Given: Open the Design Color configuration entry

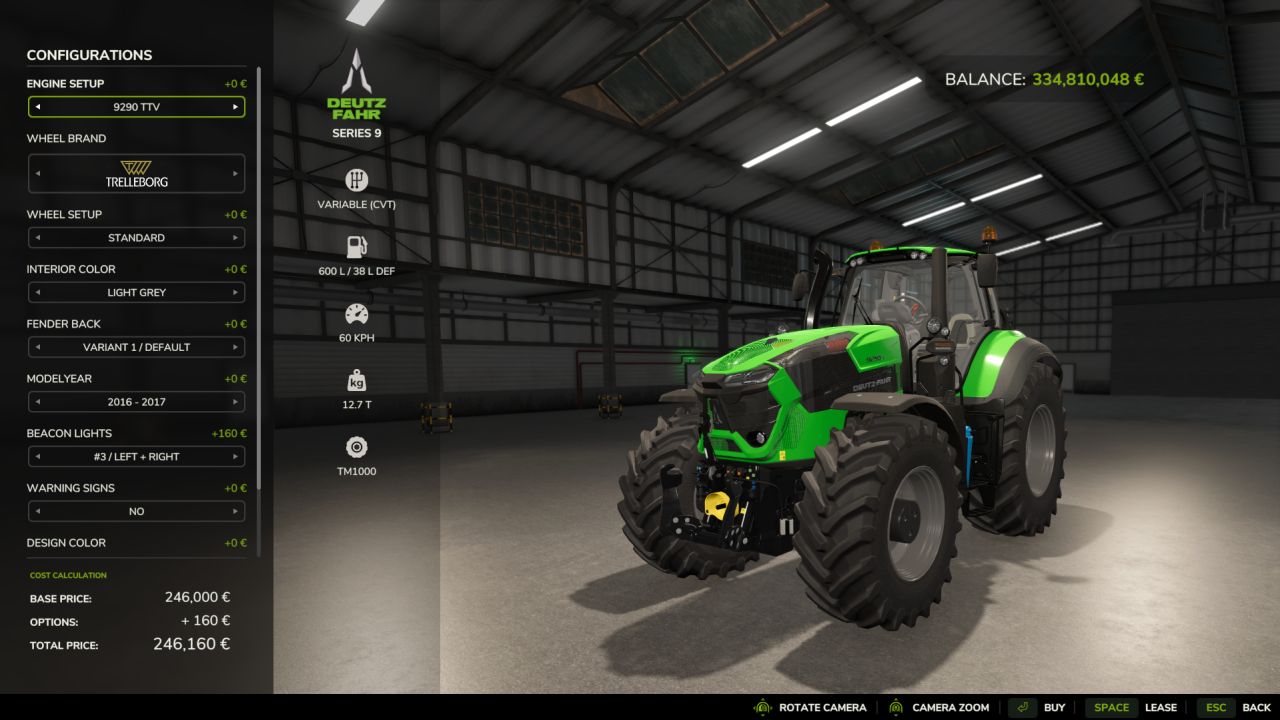Looking at the screenshot, I should pyautogui.click(x=136, y=543).
